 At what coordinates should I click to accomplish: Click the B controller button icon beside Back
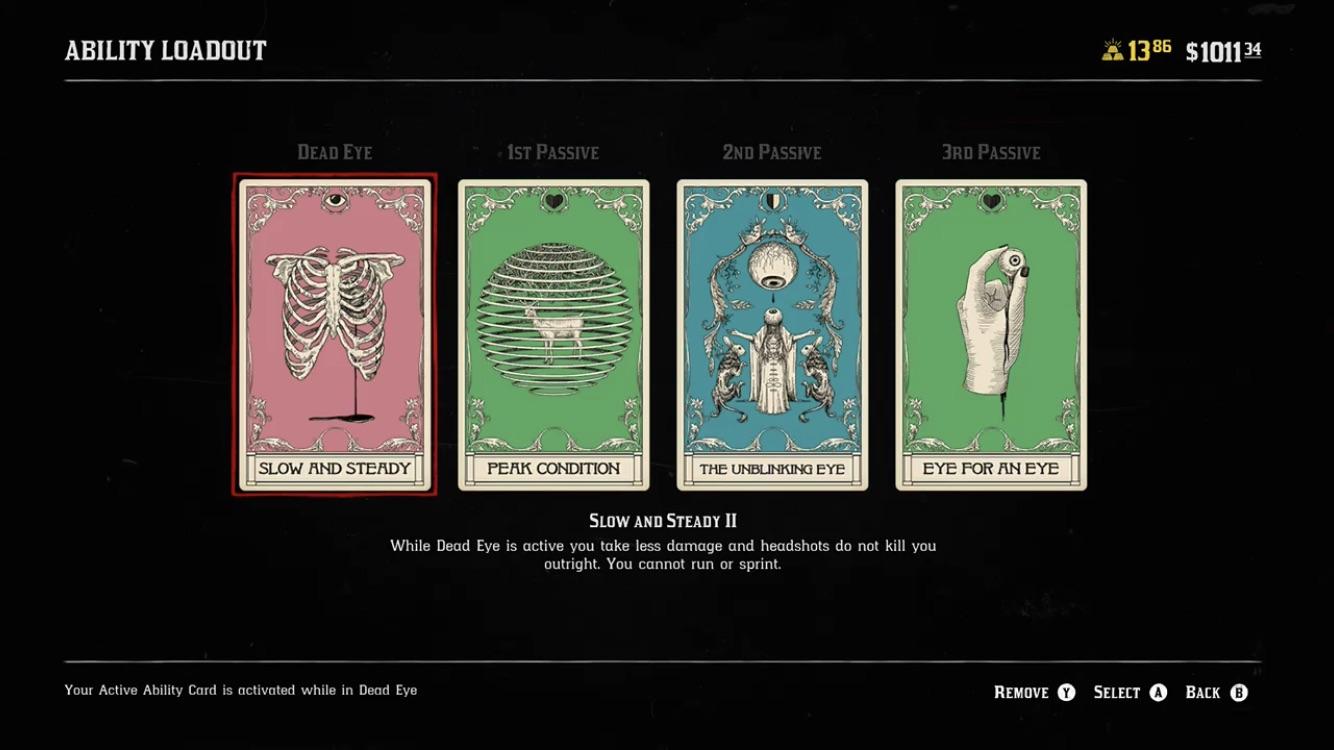tap(1238, 692)
